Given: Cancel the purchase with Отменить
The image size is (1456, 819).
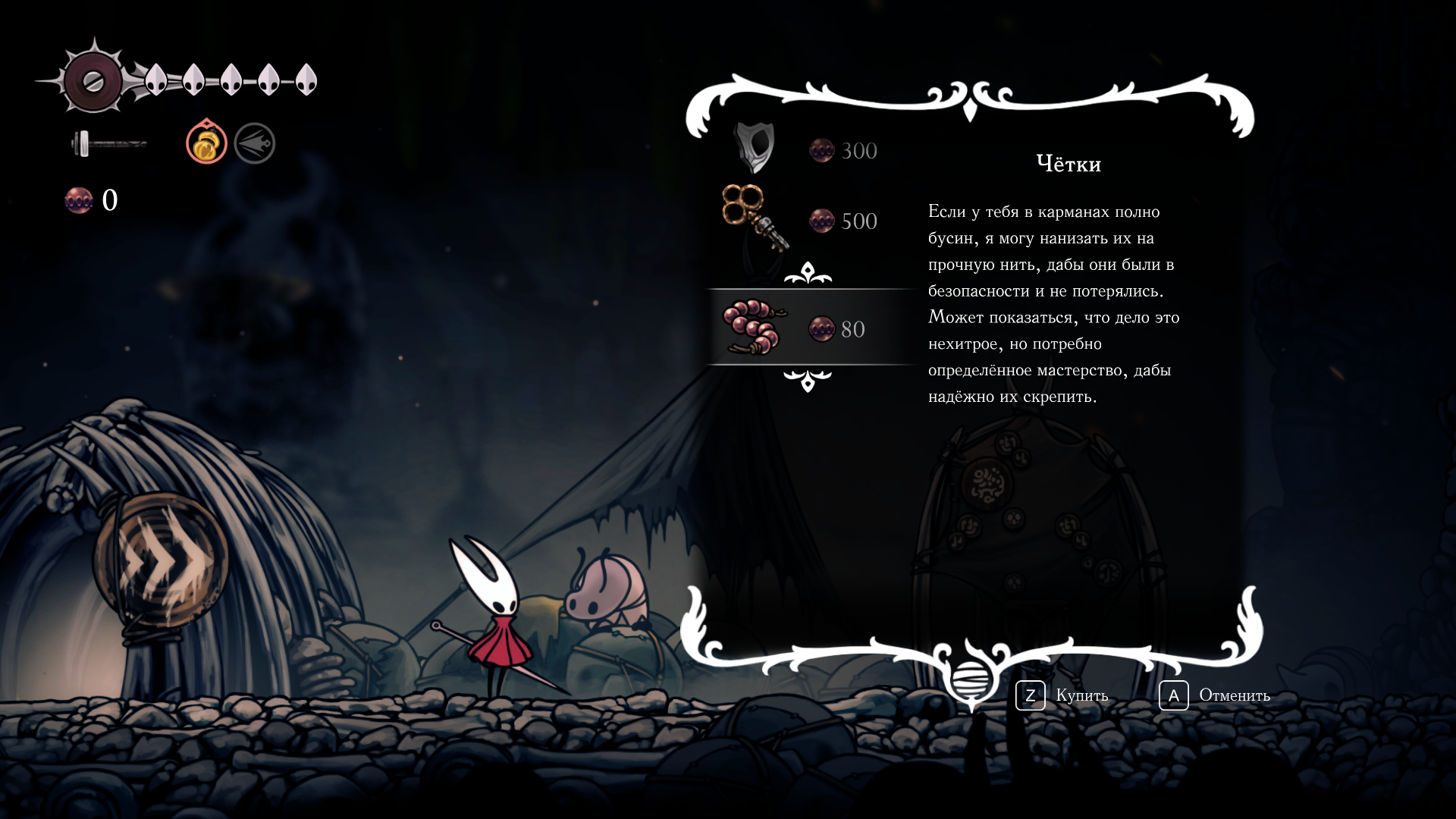Looking at the screenshot, I should coord(1214,695).
